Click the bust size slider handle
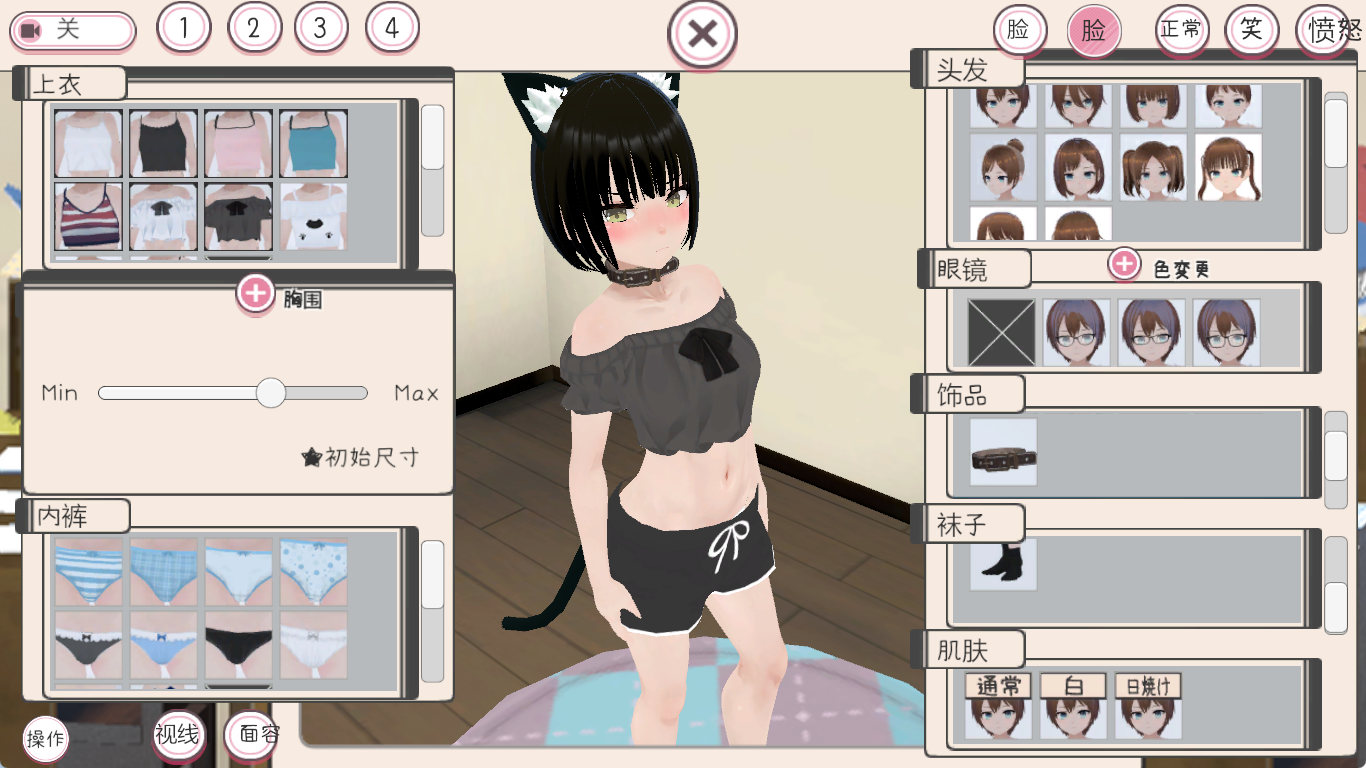This screenshot has width=1366, height=768. point(270,393)
